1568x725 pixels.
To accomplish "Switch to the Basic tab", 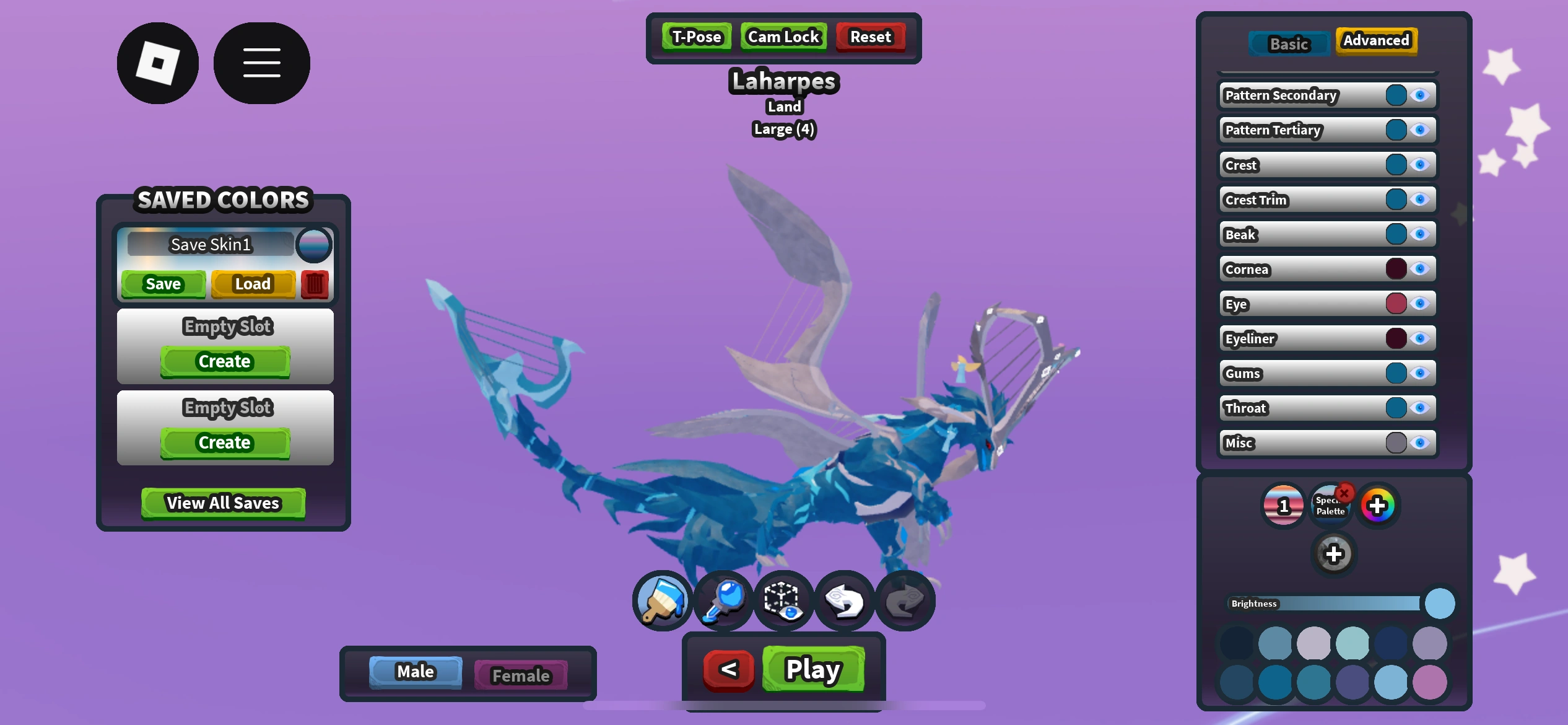I will pyautogui.click(x=1289, y=43).
